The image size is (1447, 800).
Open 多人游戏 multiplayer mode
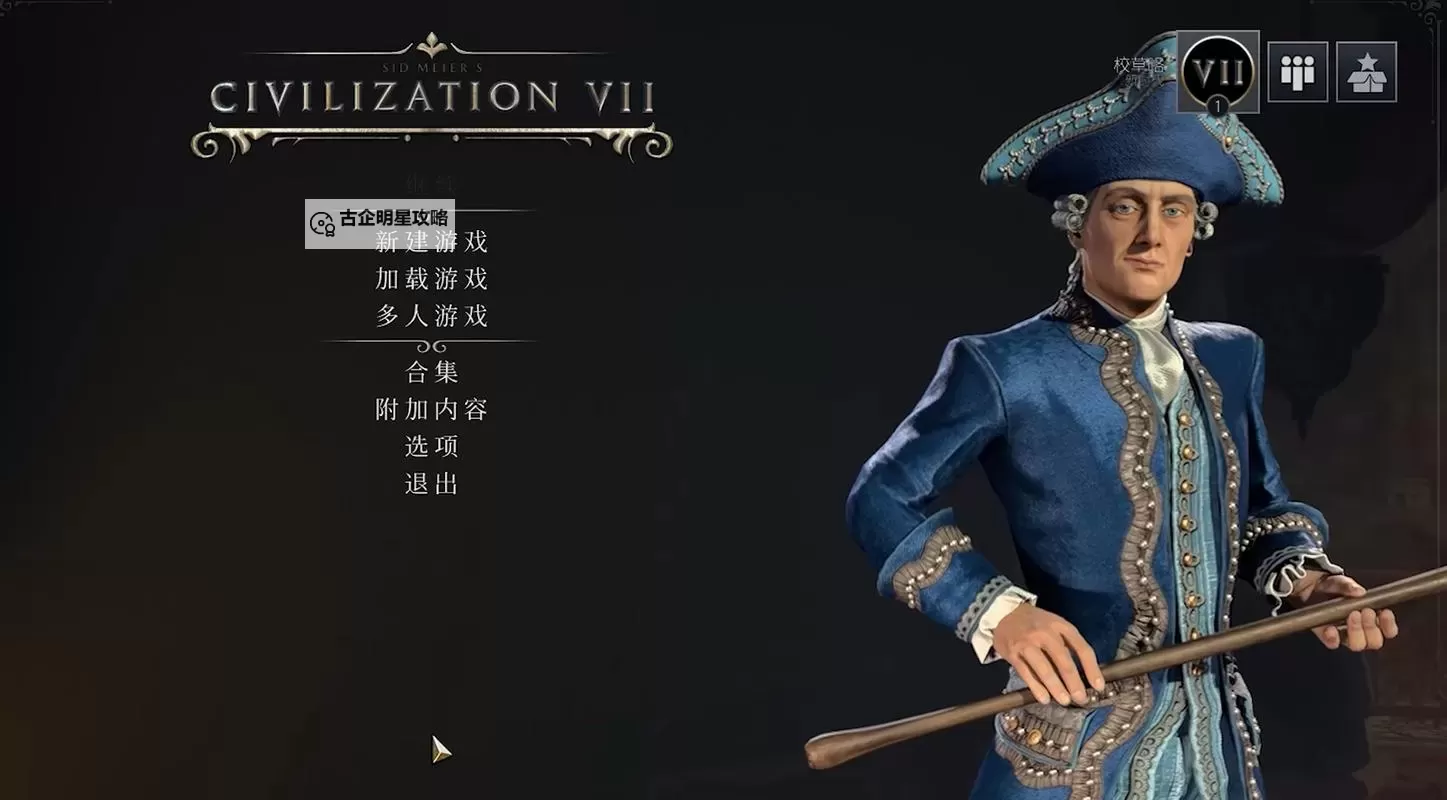(x=430, y=316)
